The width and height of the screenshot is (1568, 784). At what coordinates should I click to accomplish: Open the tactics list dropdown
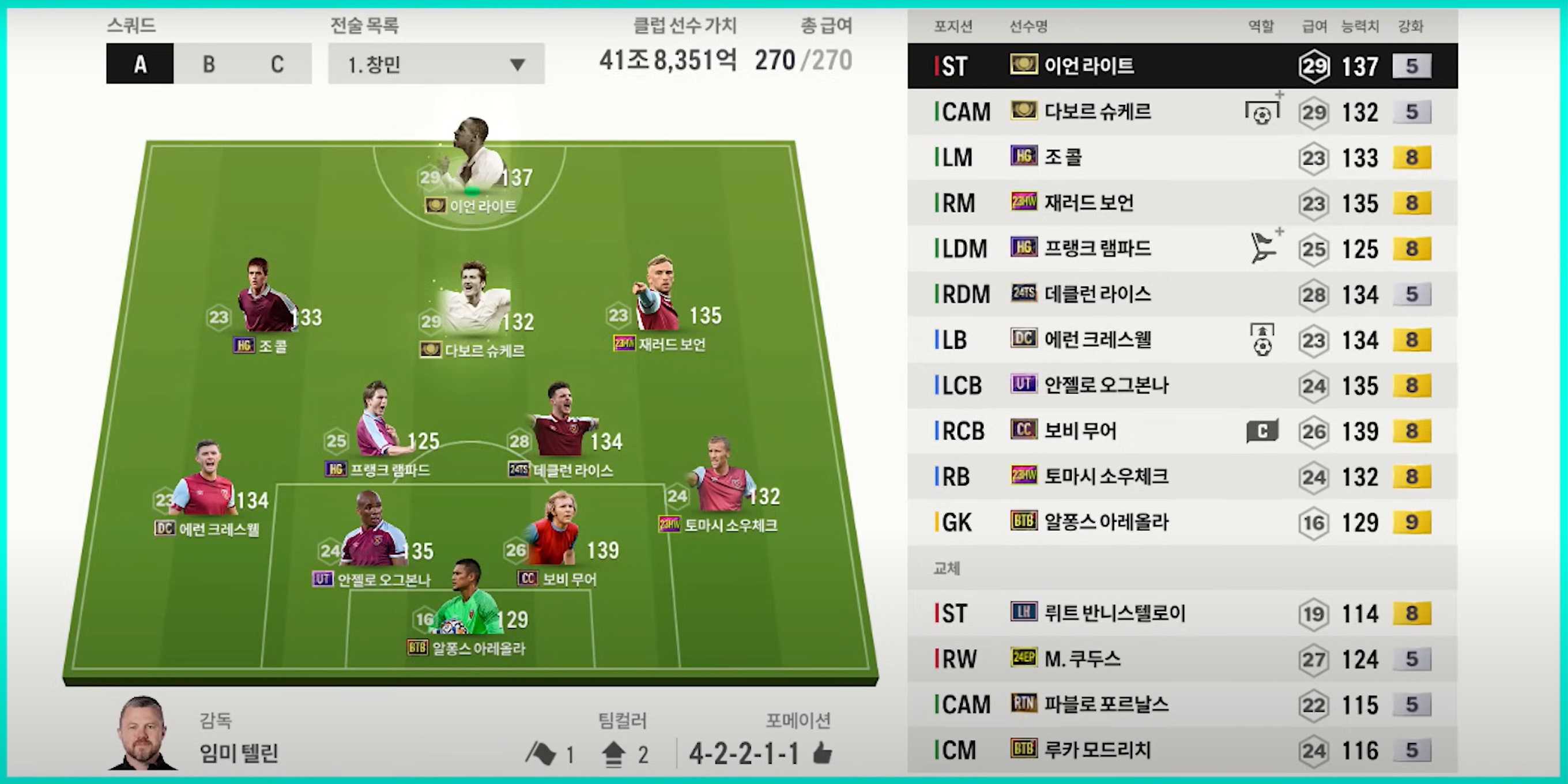click(x=436, y=64)
